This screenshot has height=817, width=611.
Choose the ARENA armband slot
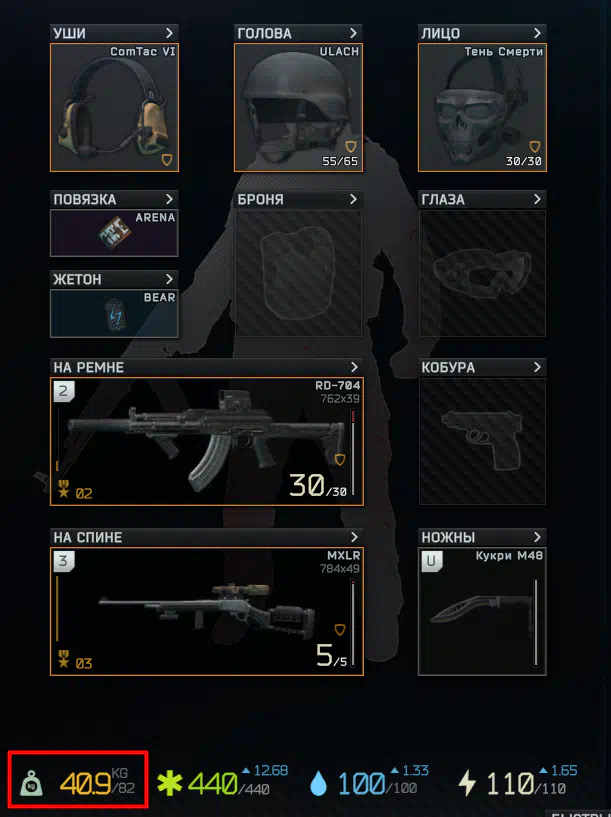114,232
